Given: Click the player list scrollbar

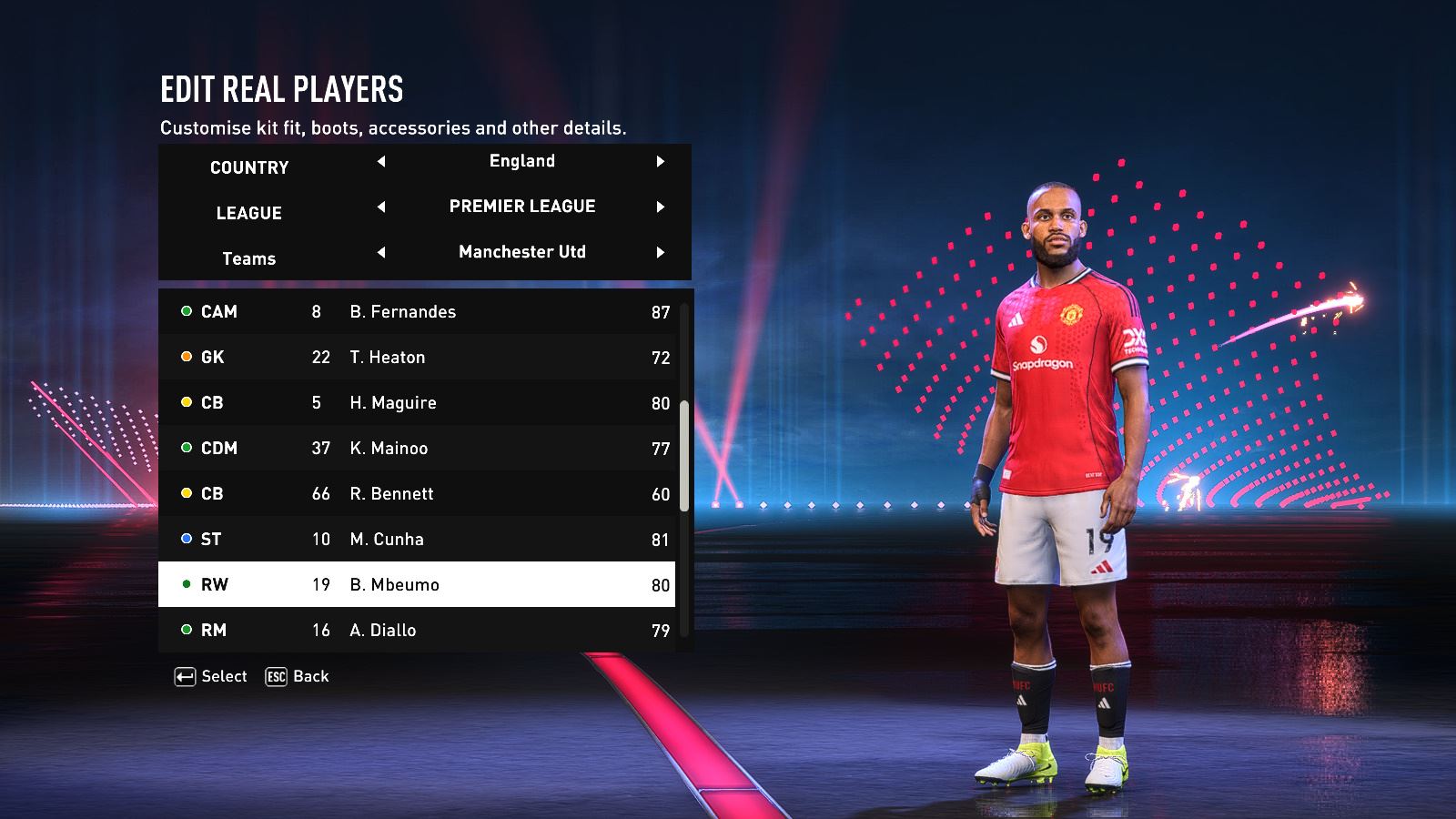Looking at the screenshot, I should 684,455.
